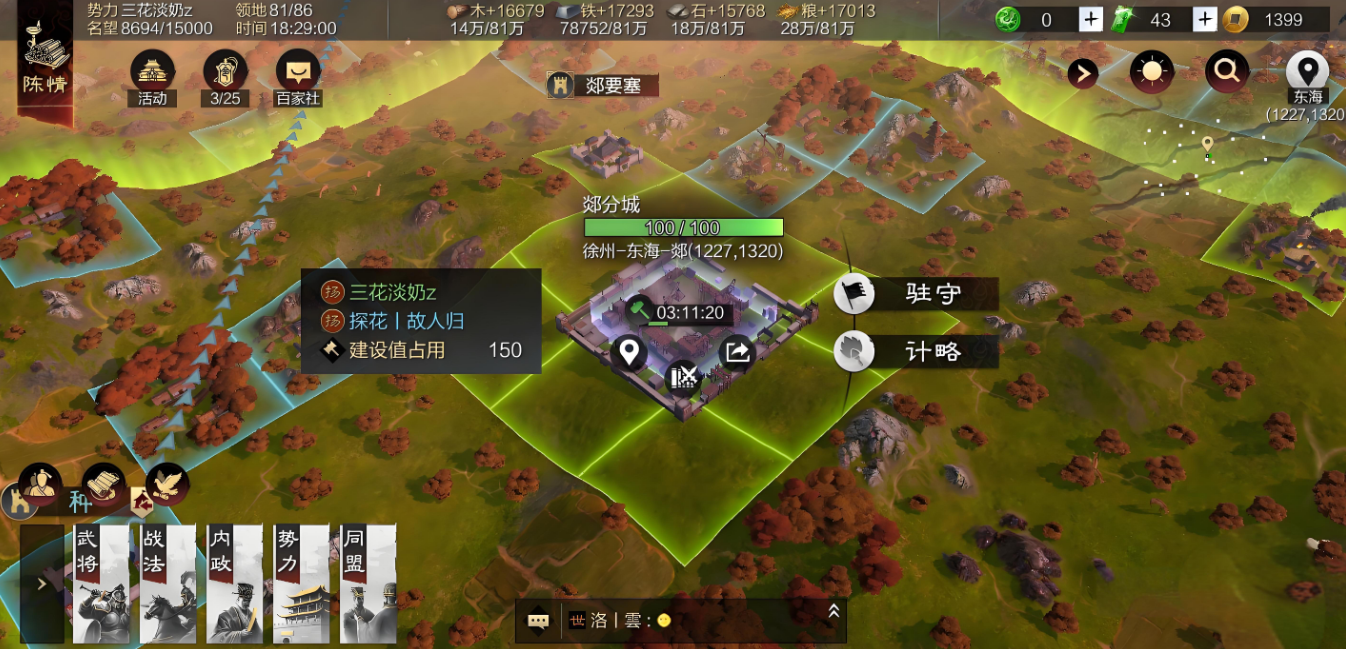
Task: Open the magnifier search icon
Action: 1226,72
